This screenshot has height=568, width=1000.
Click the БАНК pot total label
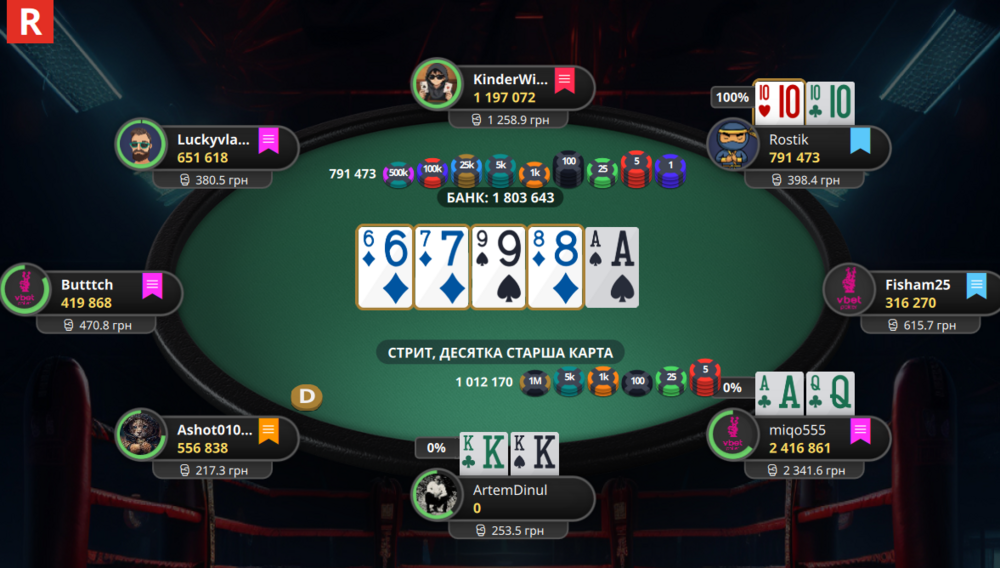500,198
